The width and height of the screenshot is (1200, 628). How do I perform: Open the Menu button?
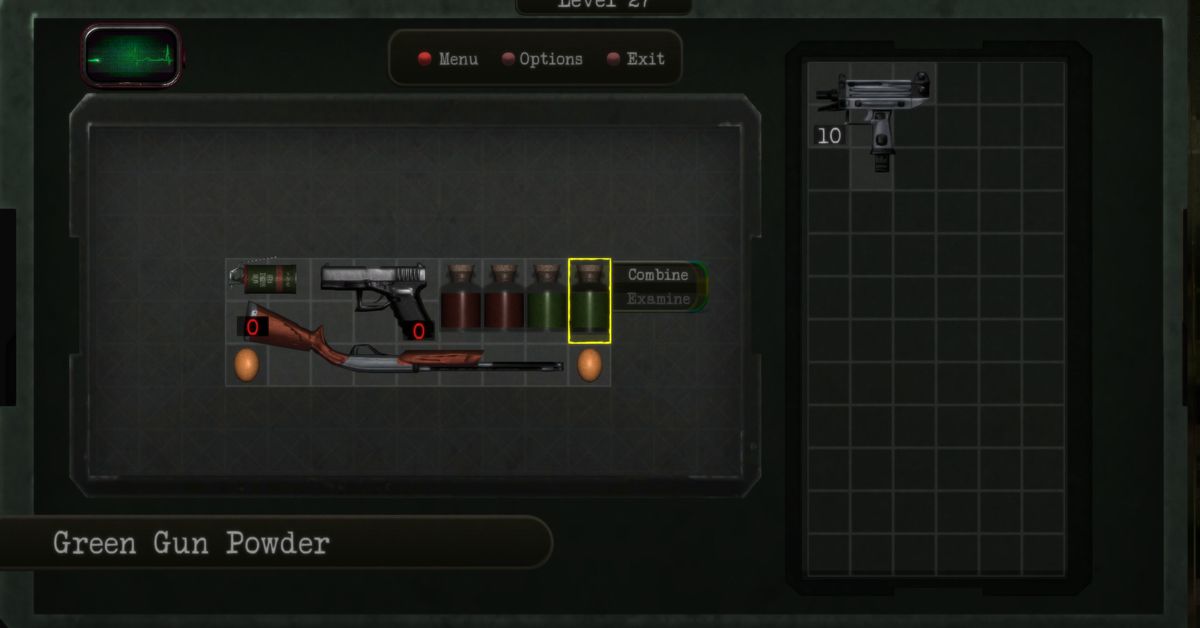(448, 59)
